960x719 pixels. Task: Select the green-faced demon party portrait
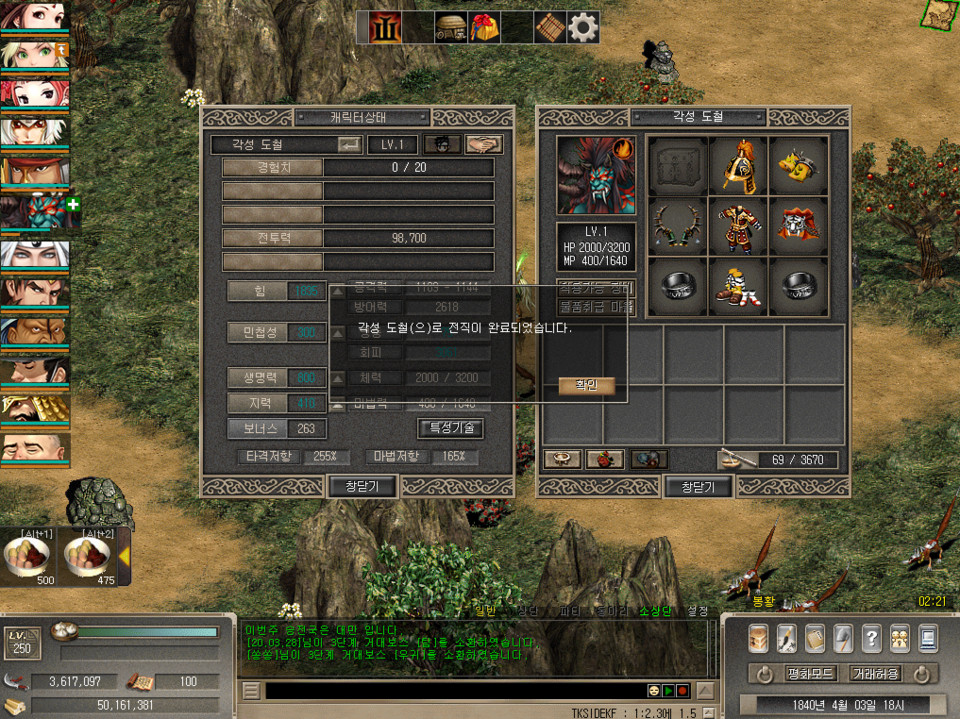[x=33, y=211]
